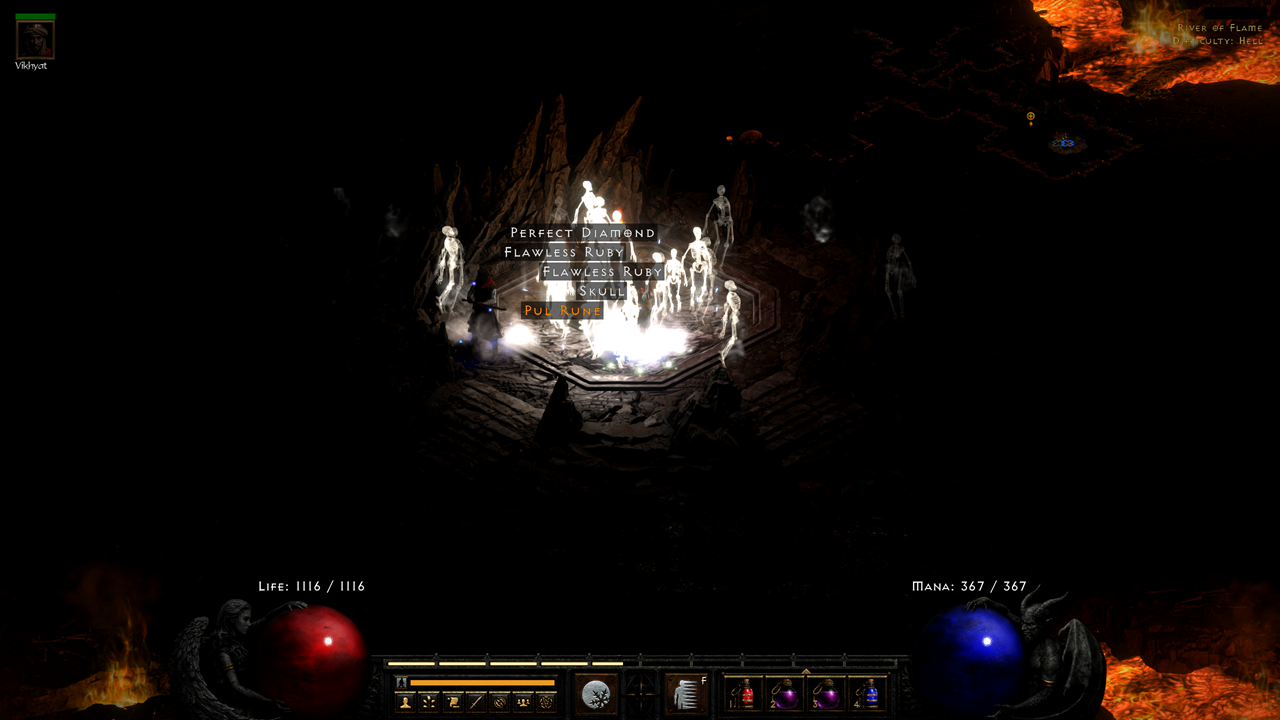Image resolution: width=1280 pixels, height=720 pixels.
Task: Click Vikhyat's character portrait
Action: click(33, 40)
